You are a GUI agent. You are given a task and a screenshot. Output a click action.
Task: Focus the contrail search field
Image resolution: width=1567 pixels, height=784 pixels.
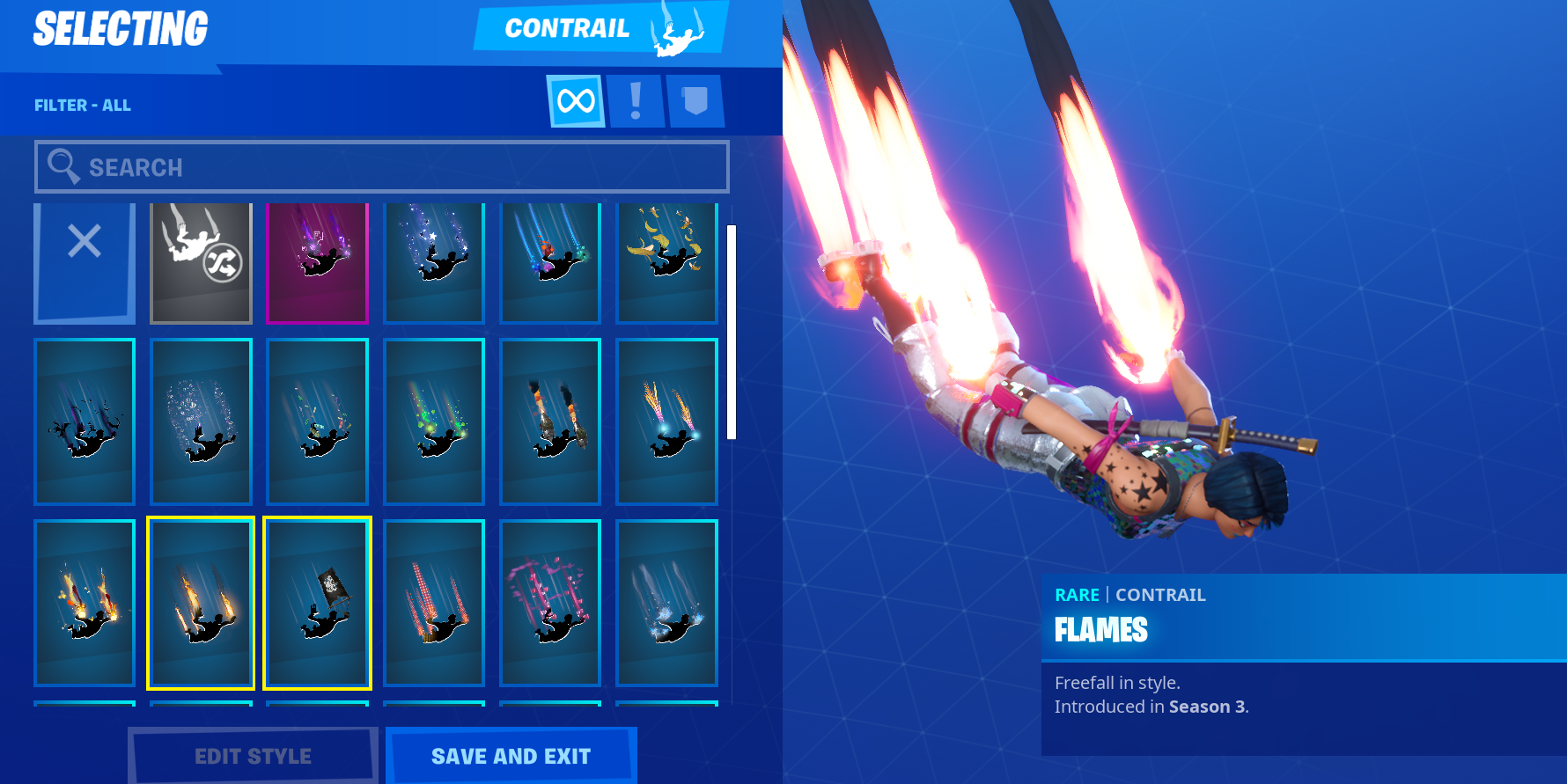tap(382, 167)
